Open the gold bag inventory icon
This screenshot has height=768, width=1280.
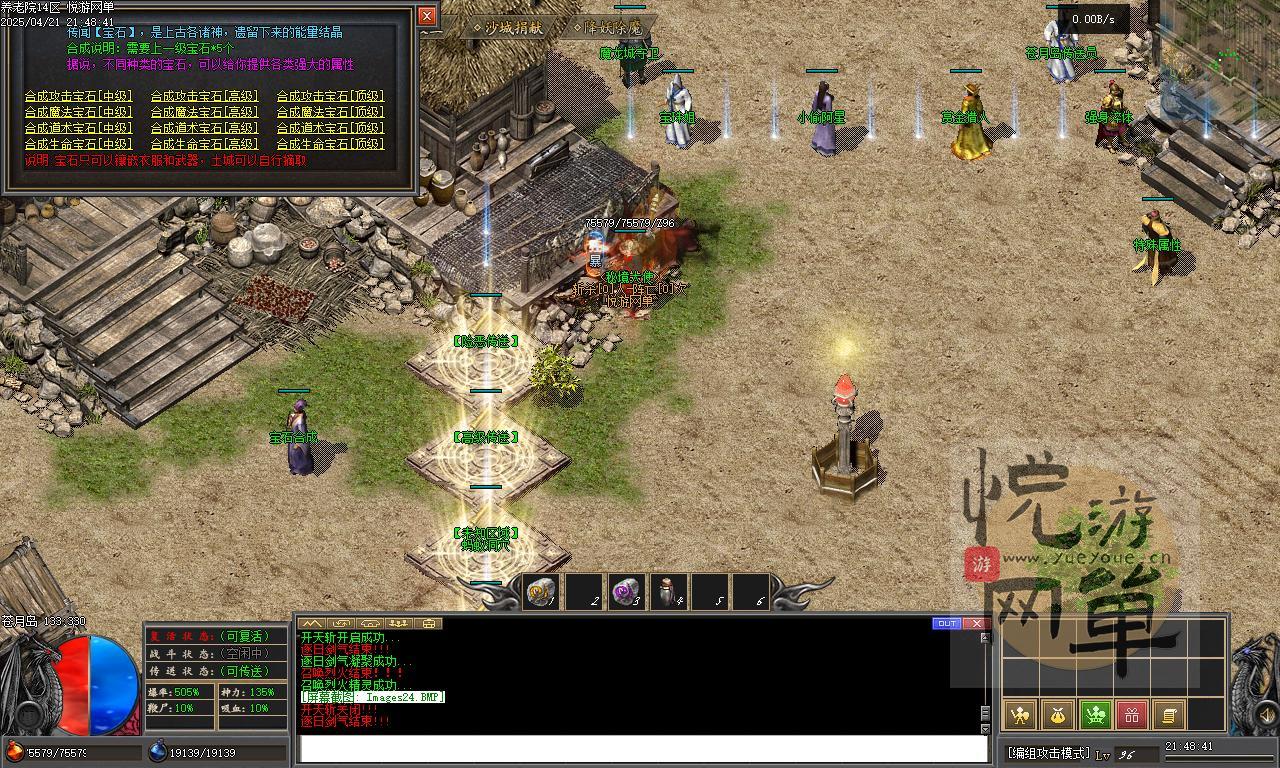point(1057,714)
